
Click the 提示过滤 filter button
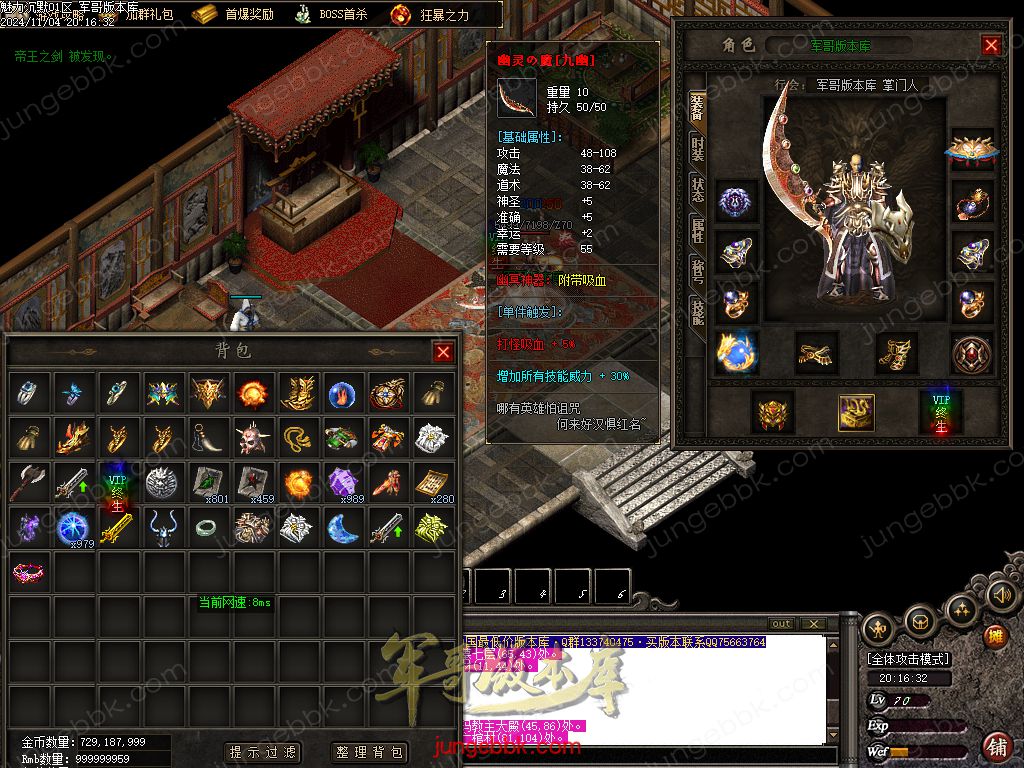(x=263, y=752)
